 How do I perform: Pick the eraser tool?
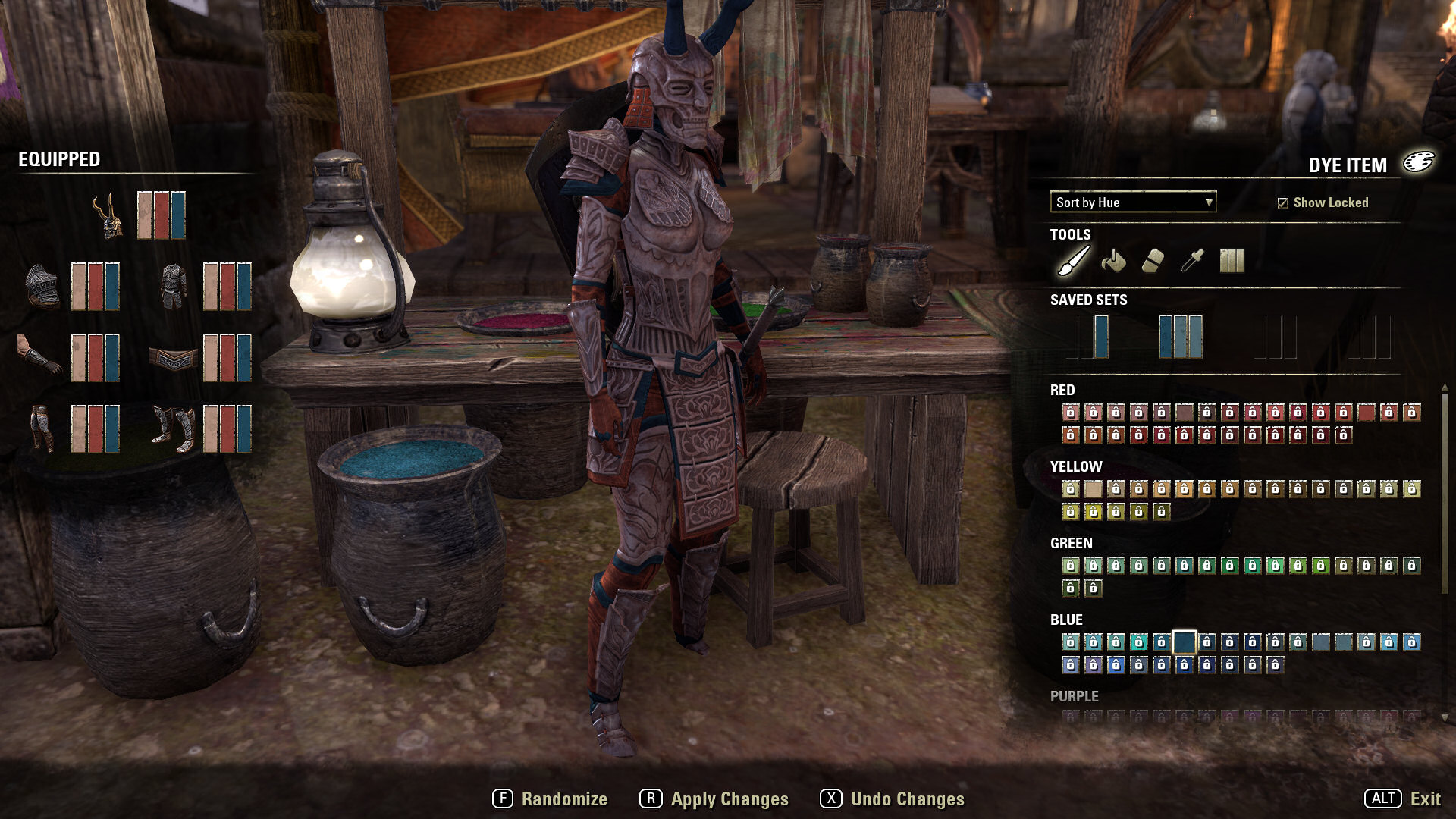[x=1153, y=261]
